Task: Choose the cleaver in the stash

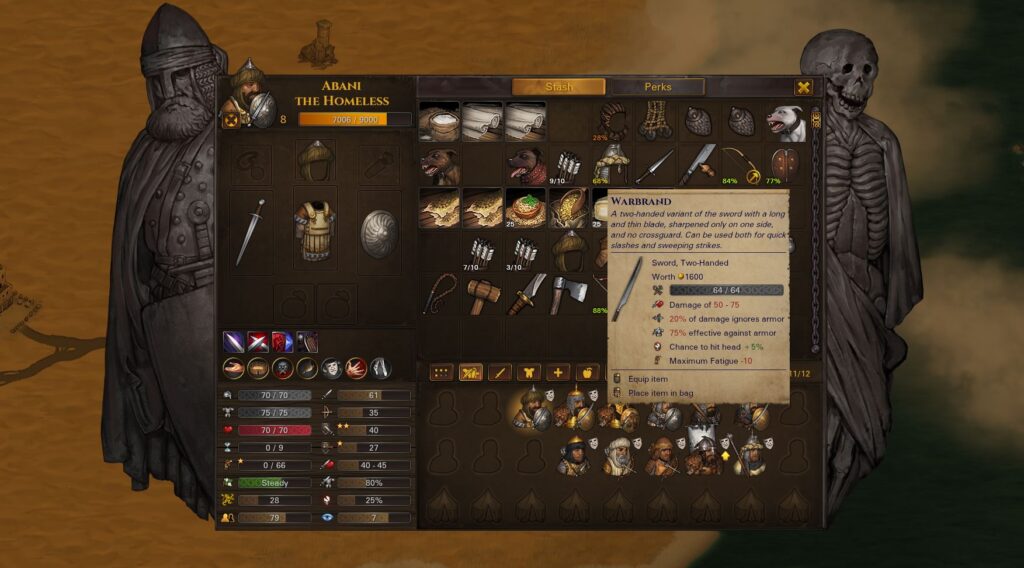Action: click(698, 165)
